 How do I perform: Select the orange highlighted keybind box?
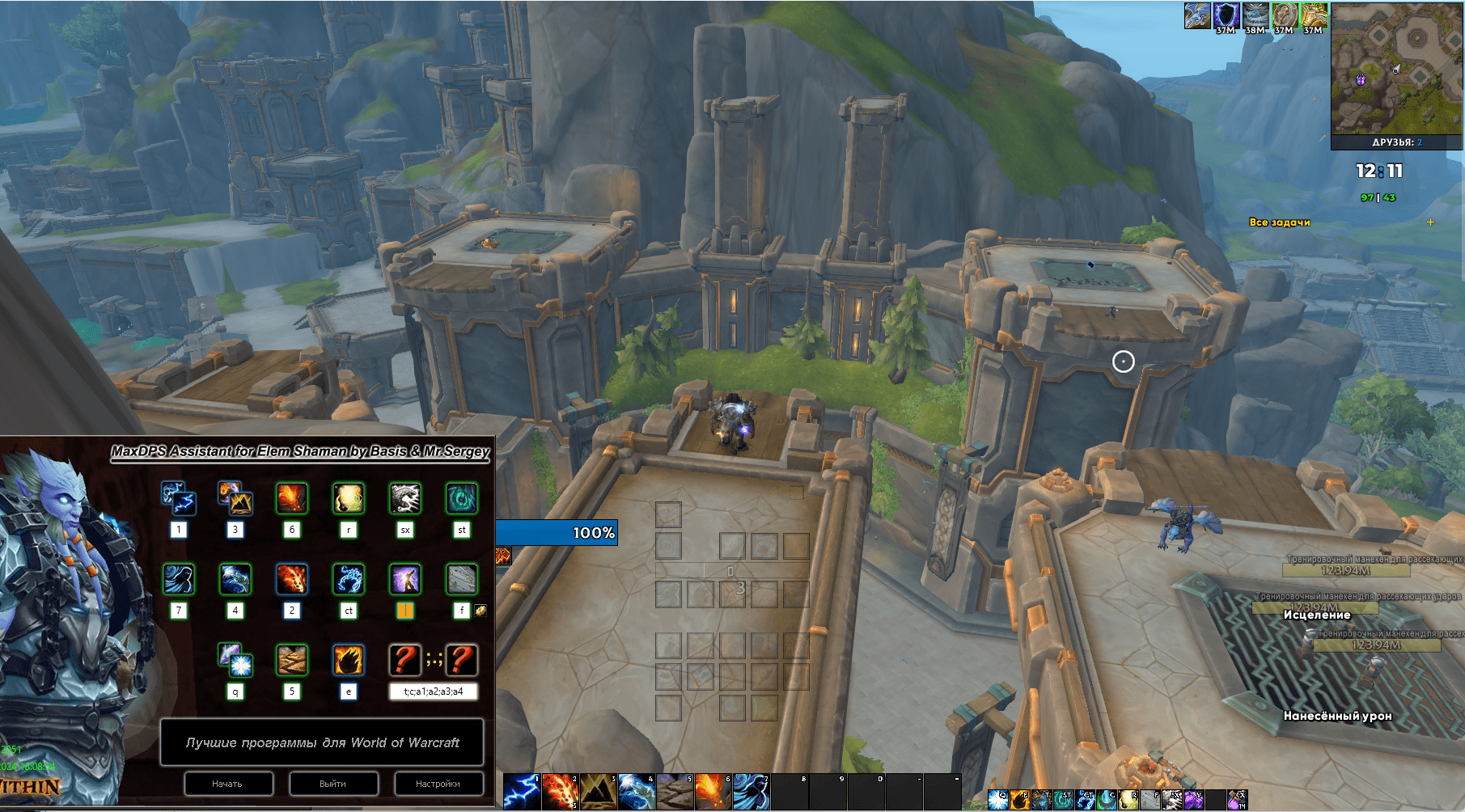click(405, 611)
